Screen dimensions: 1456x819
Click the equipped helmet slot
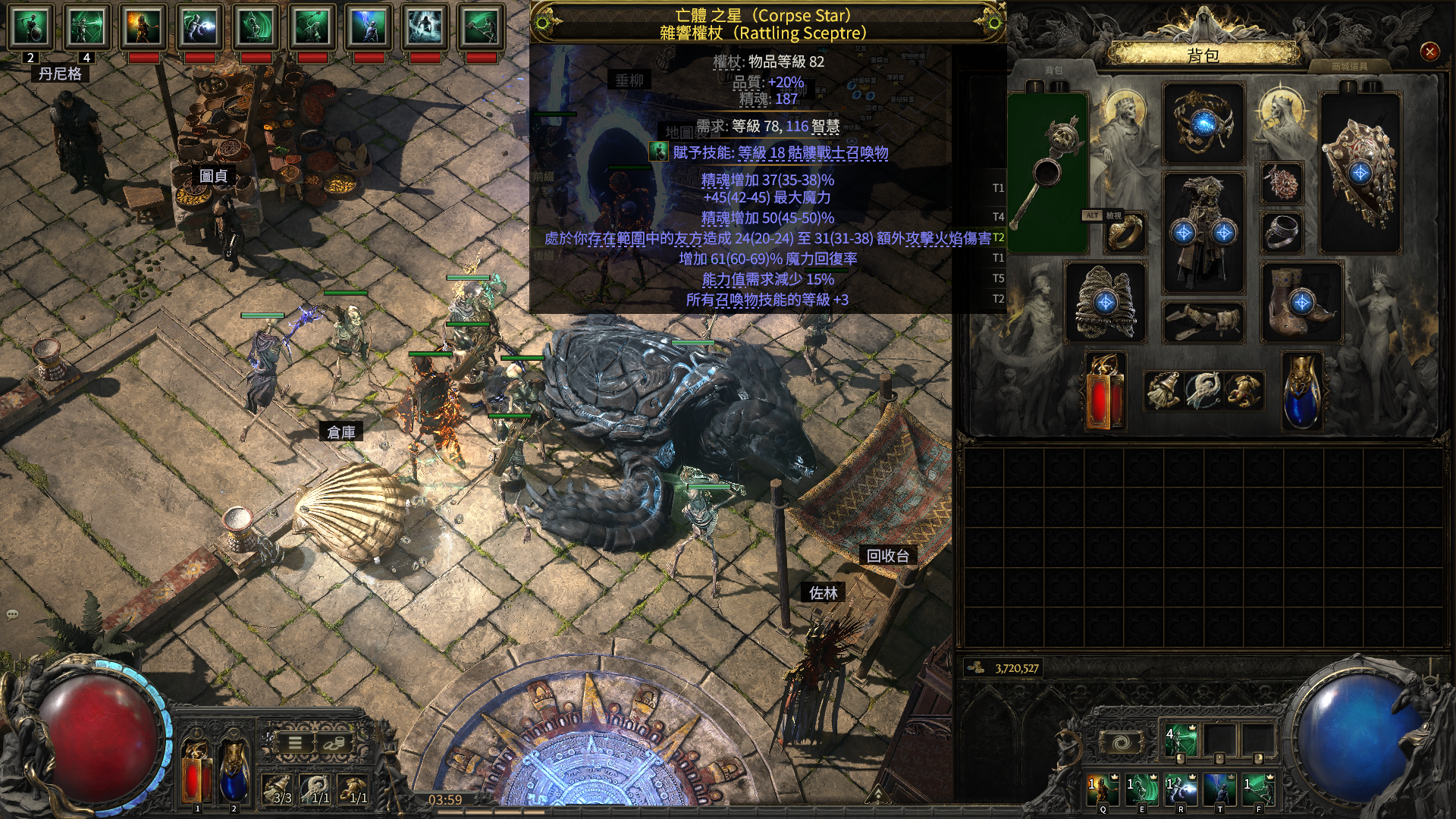tap(1203, 123)
